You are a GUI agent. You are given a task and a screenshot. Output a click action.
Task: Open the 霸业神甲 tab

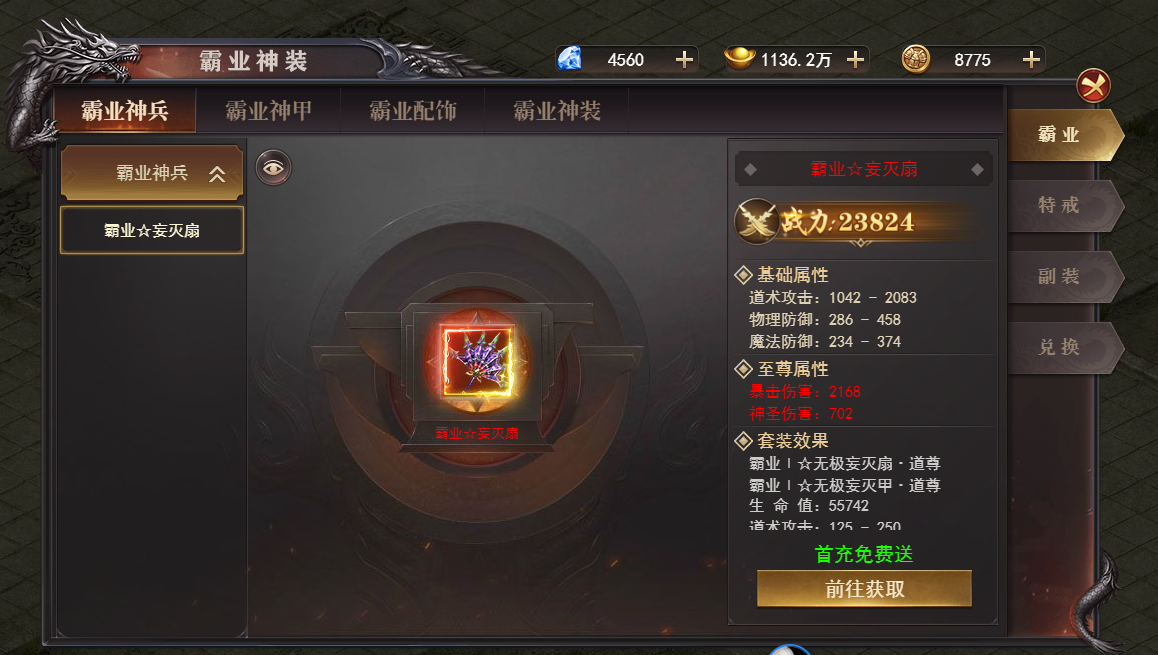click(x=268, y=111)
